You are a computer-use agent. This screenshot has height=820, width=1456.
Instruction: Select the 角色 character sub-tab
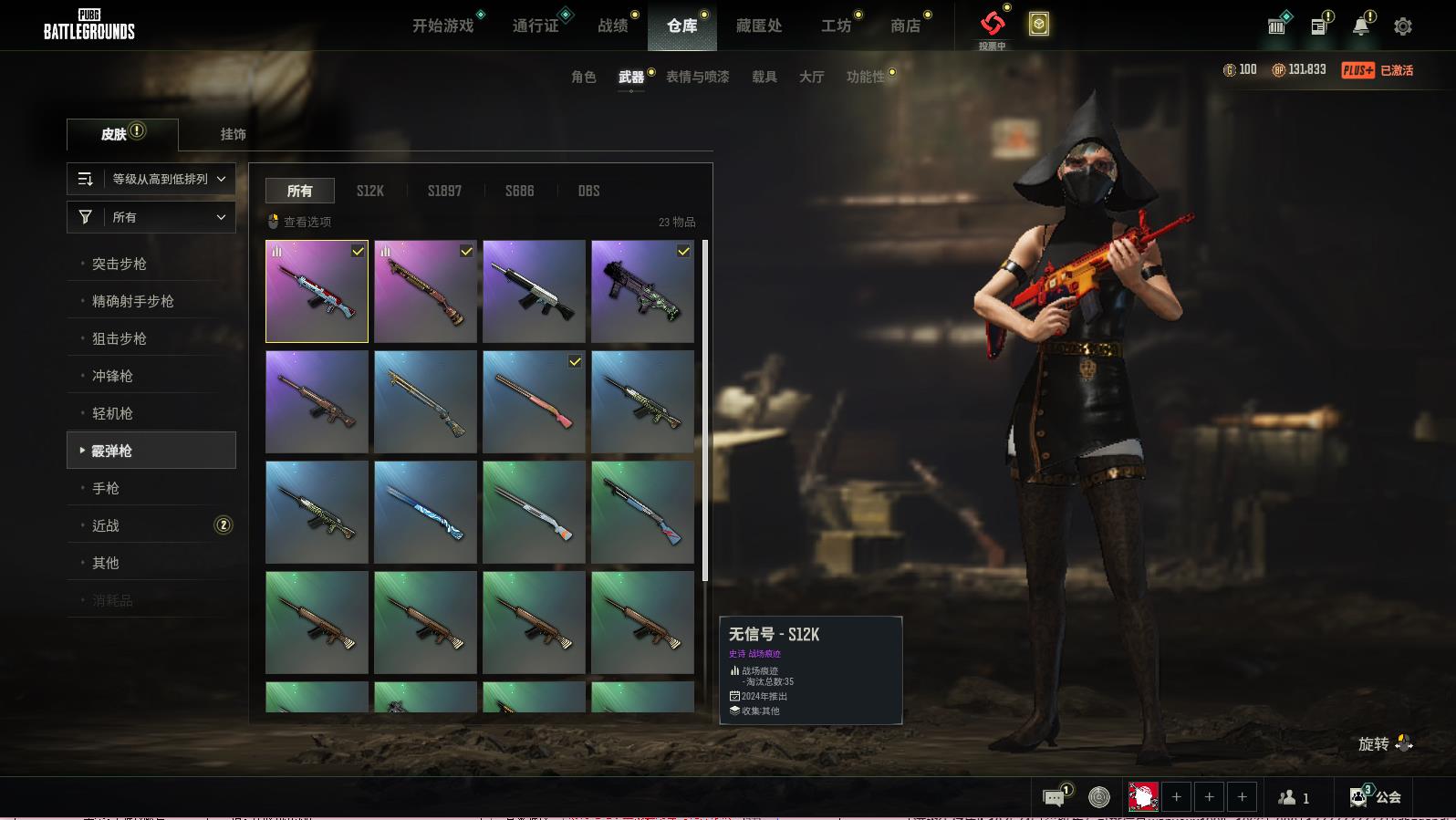point(584,77)
